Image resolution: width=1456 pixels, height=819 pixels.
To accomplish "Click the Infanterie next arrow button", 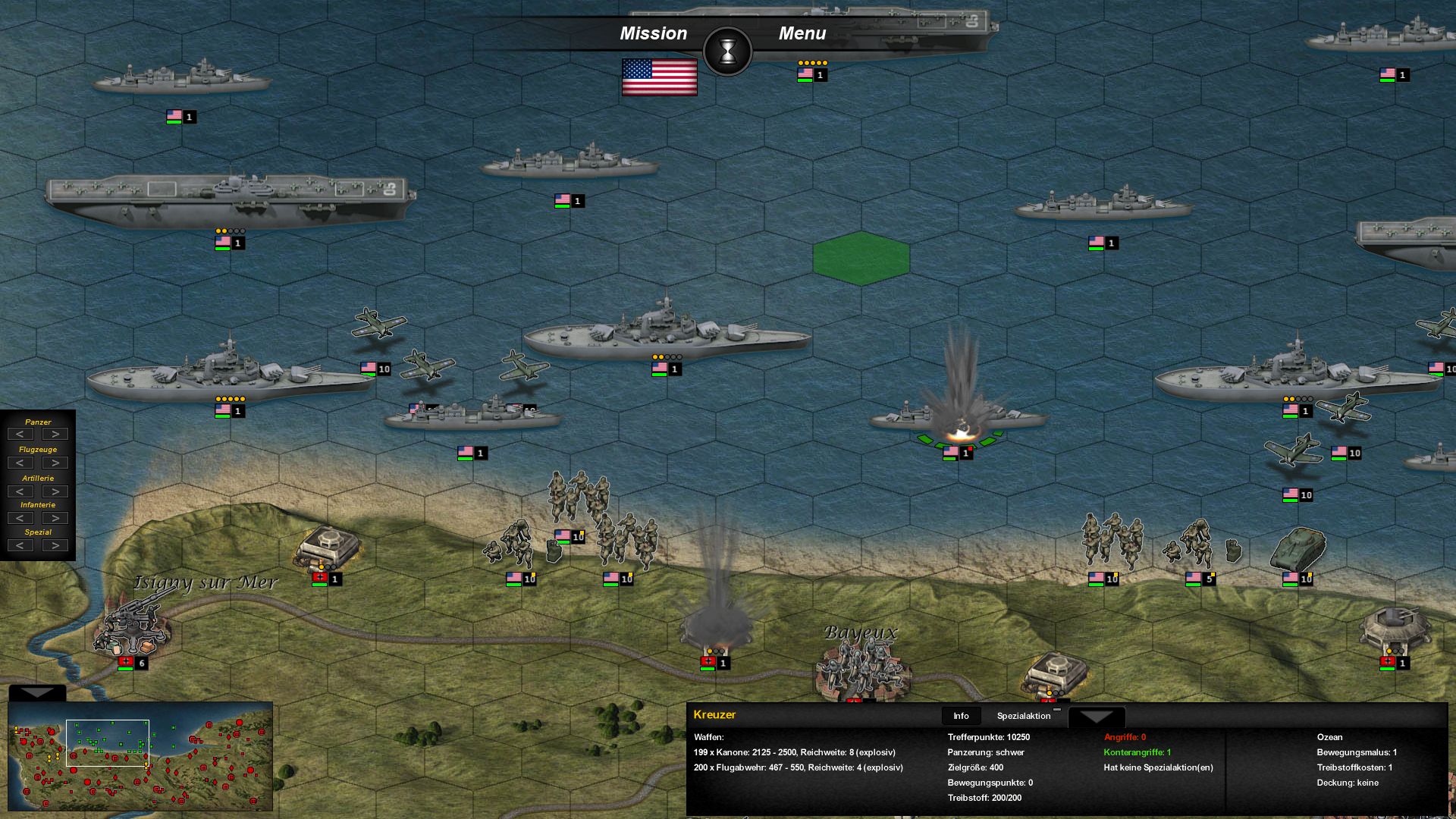I will [55, 518].
